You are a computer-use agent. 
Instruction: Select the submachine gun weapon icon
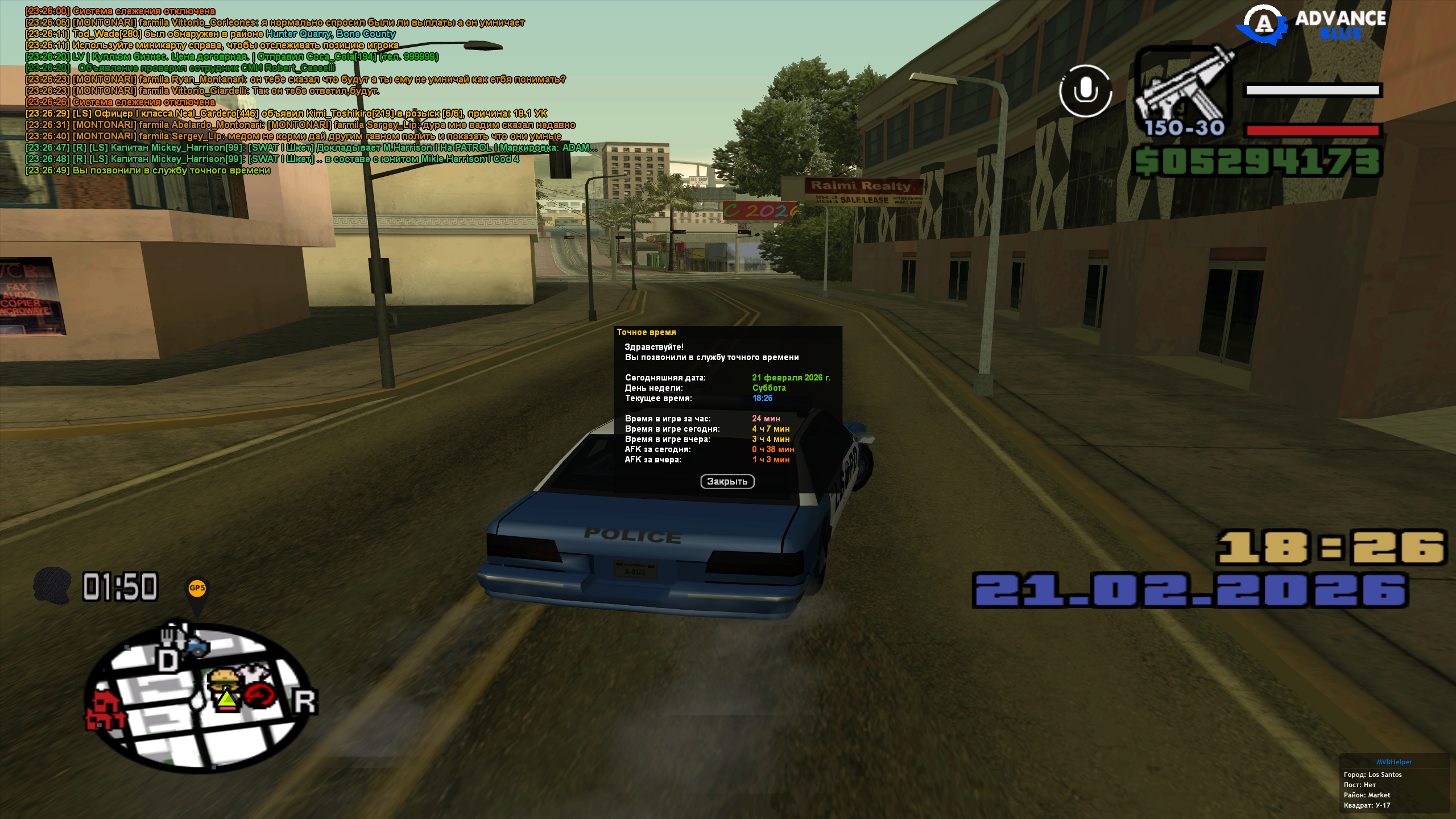point(1184,91)
